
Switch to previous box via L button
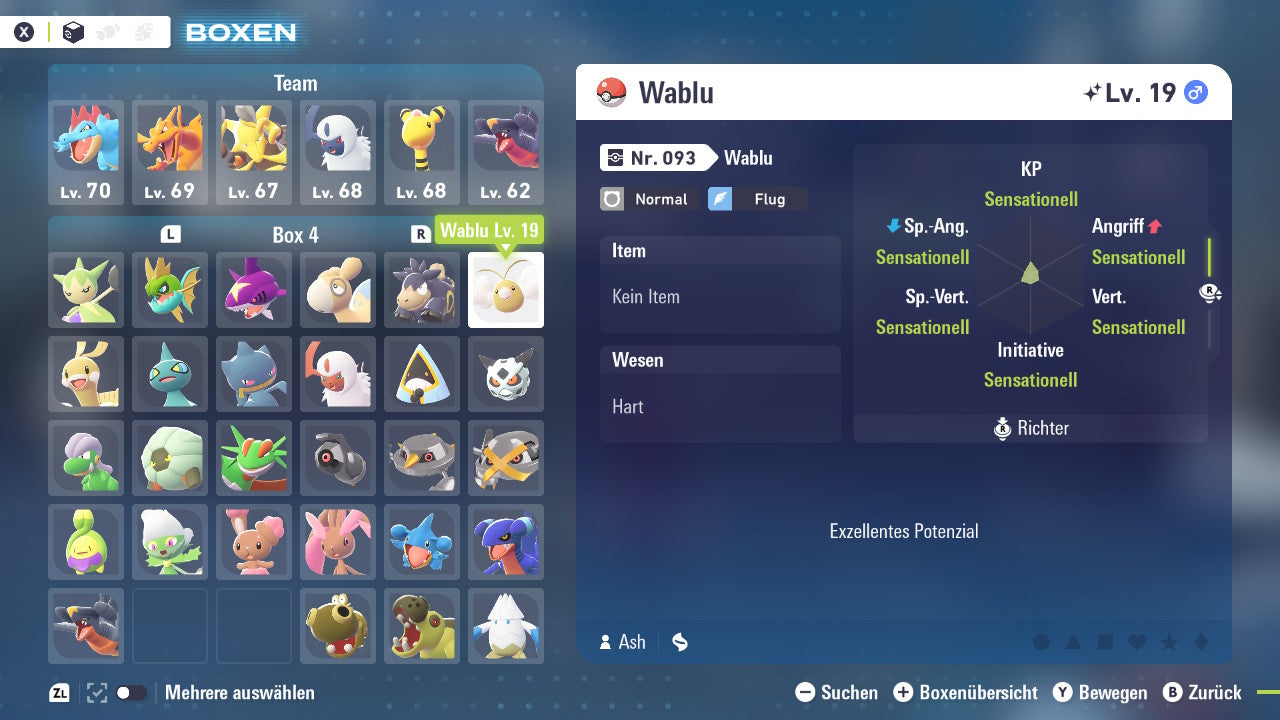pos(170,233)
